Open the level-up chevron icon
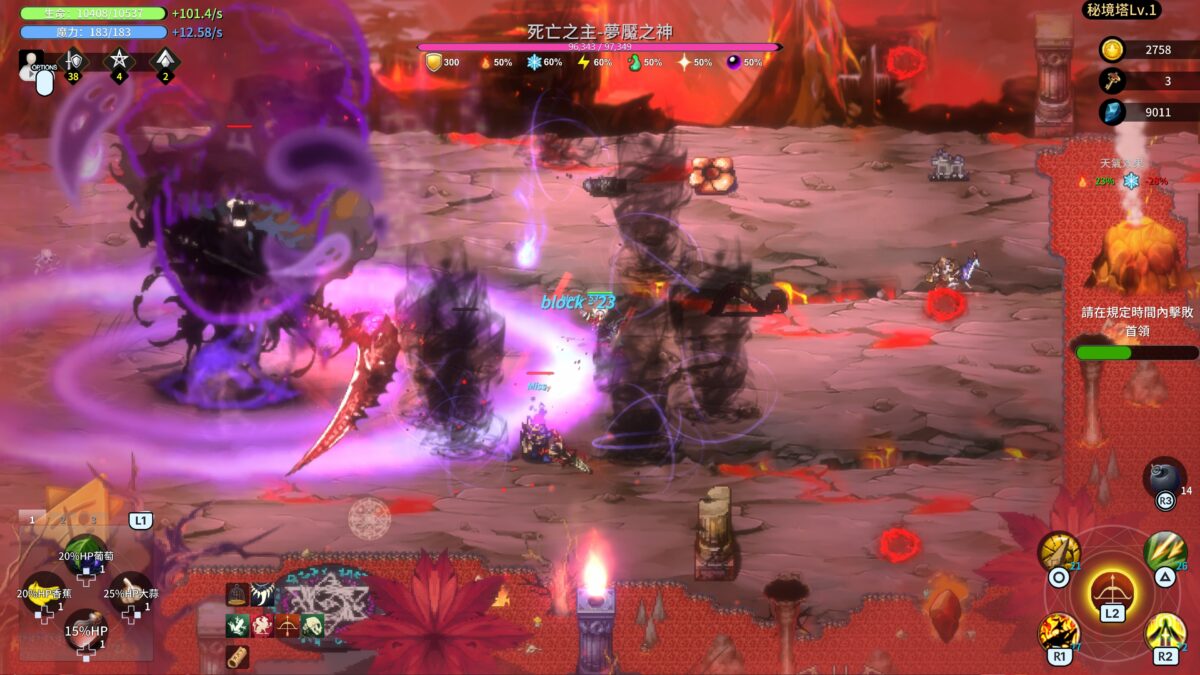This screenshot has height=675, width=1200. 165,61
